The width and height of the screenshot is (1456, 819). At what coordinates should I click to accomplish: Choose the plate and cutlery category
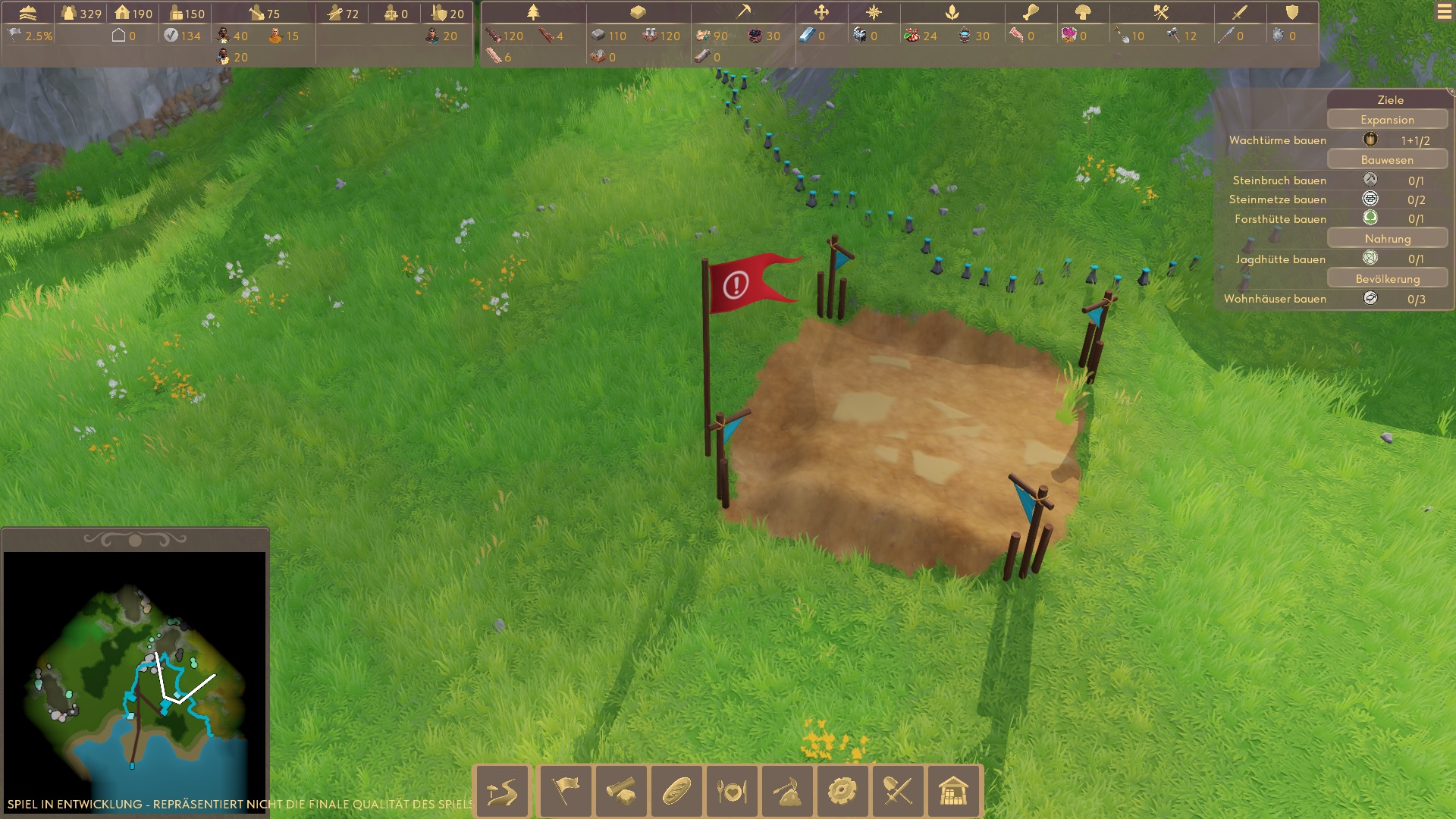click(732, 792)
